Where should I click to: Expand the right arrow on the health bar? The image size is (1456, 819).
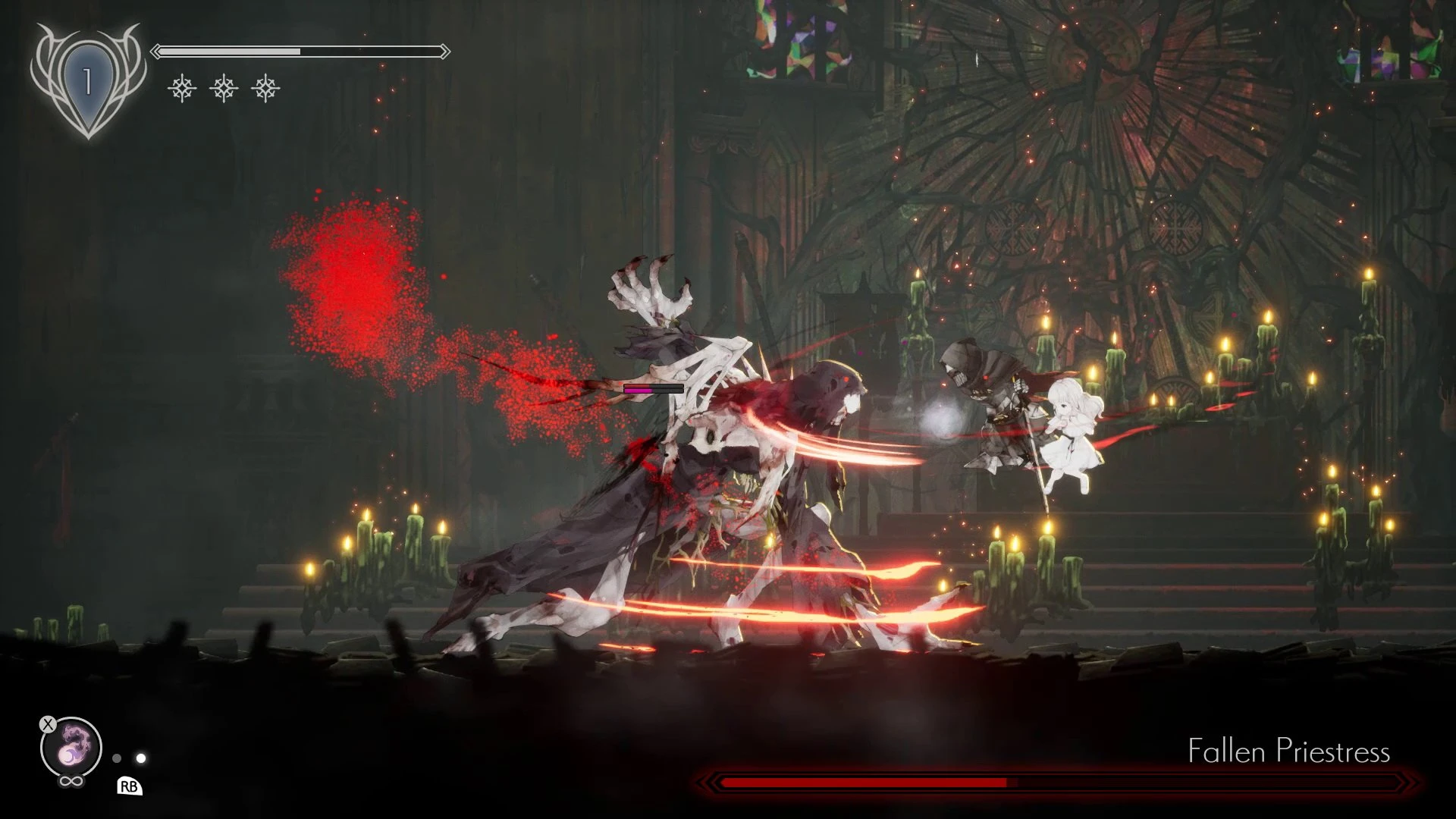(x=444, y=52)
